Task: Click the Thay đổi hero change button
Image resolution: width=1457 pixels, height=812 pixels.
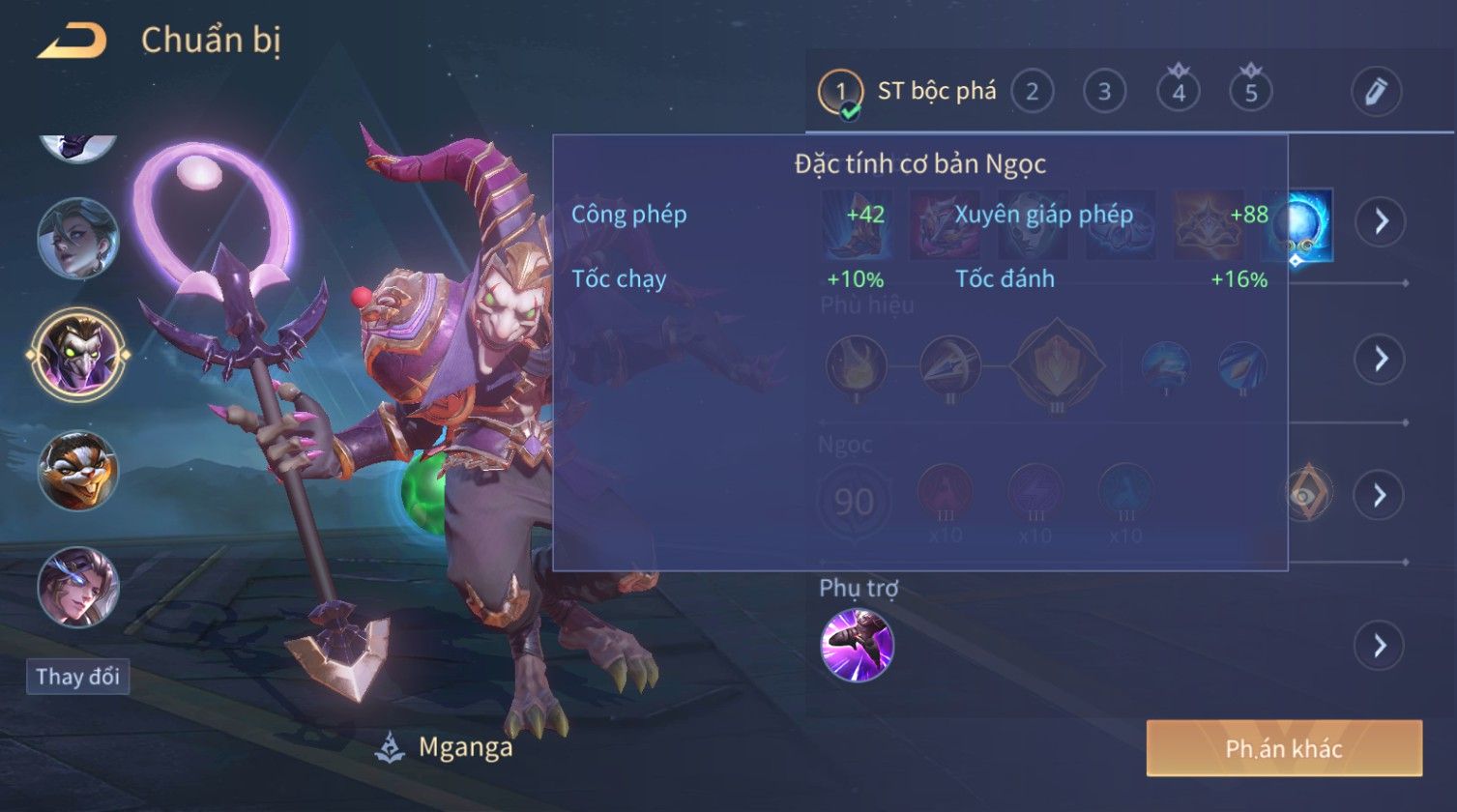Action: click(x=77, y=677)
